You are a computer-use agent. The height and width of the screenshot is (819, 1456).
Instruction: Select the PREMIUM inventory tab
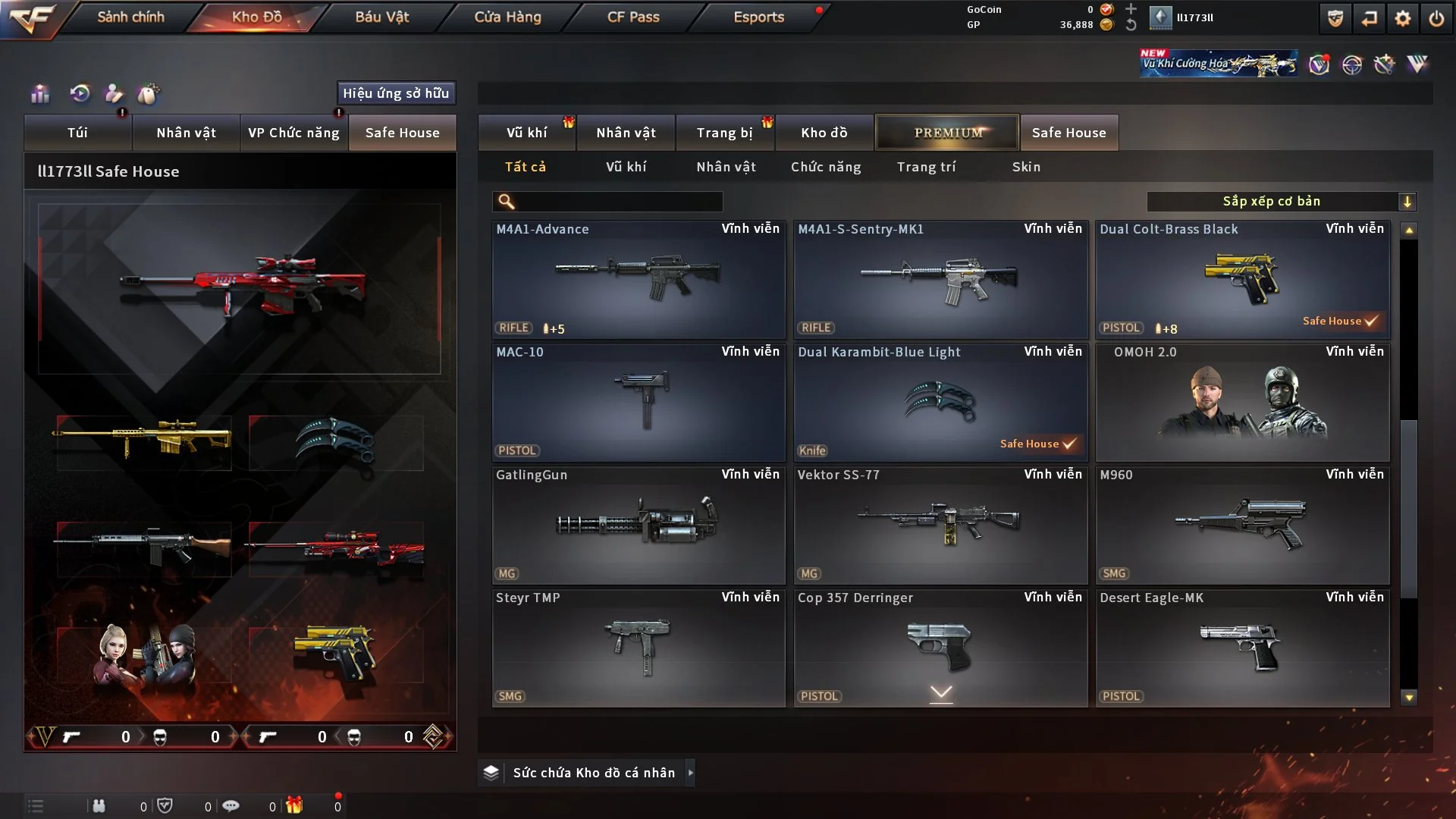(947, 133)
